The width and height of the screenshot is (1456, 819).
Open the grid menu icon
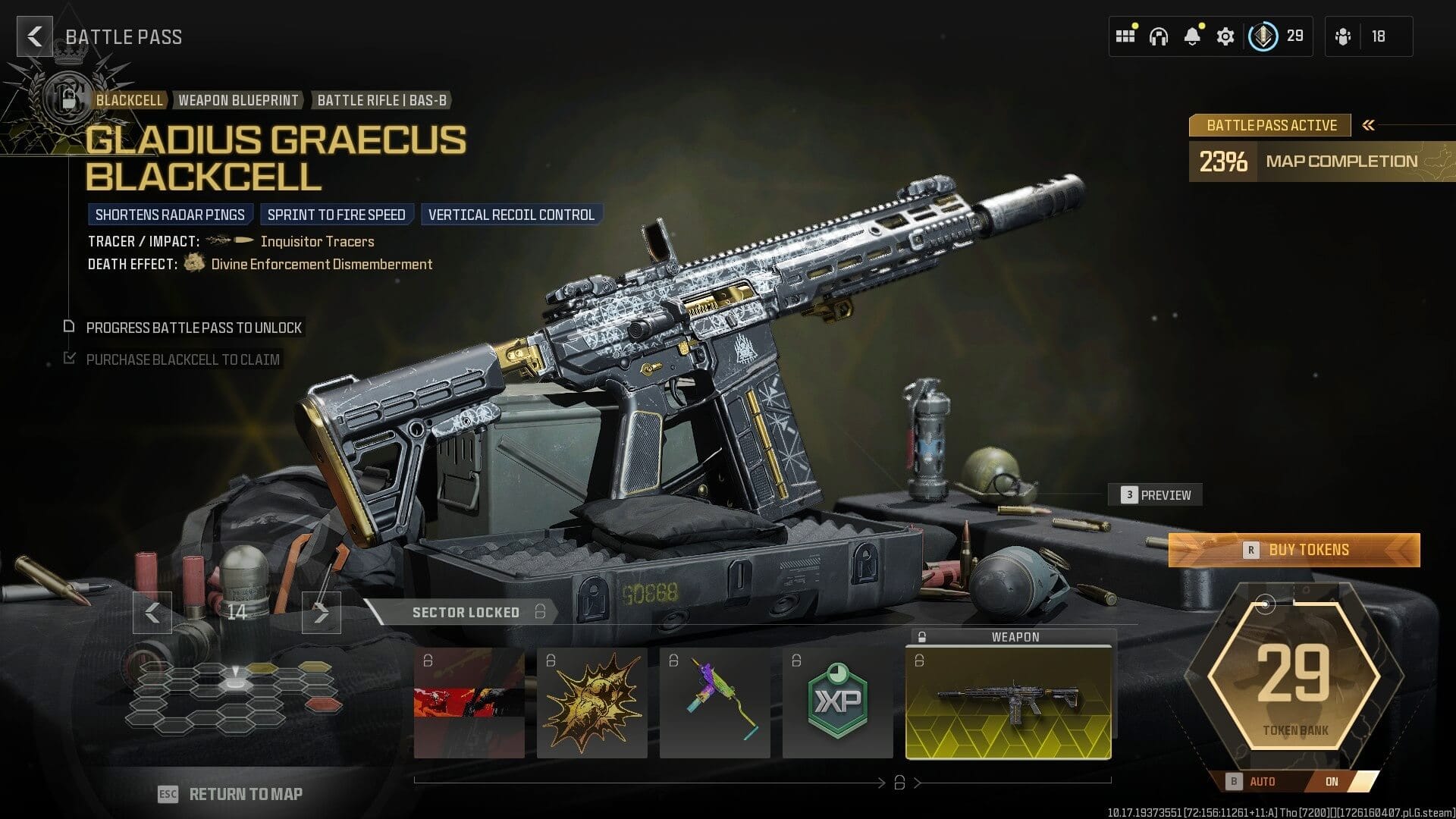(x=1125, y=36)
